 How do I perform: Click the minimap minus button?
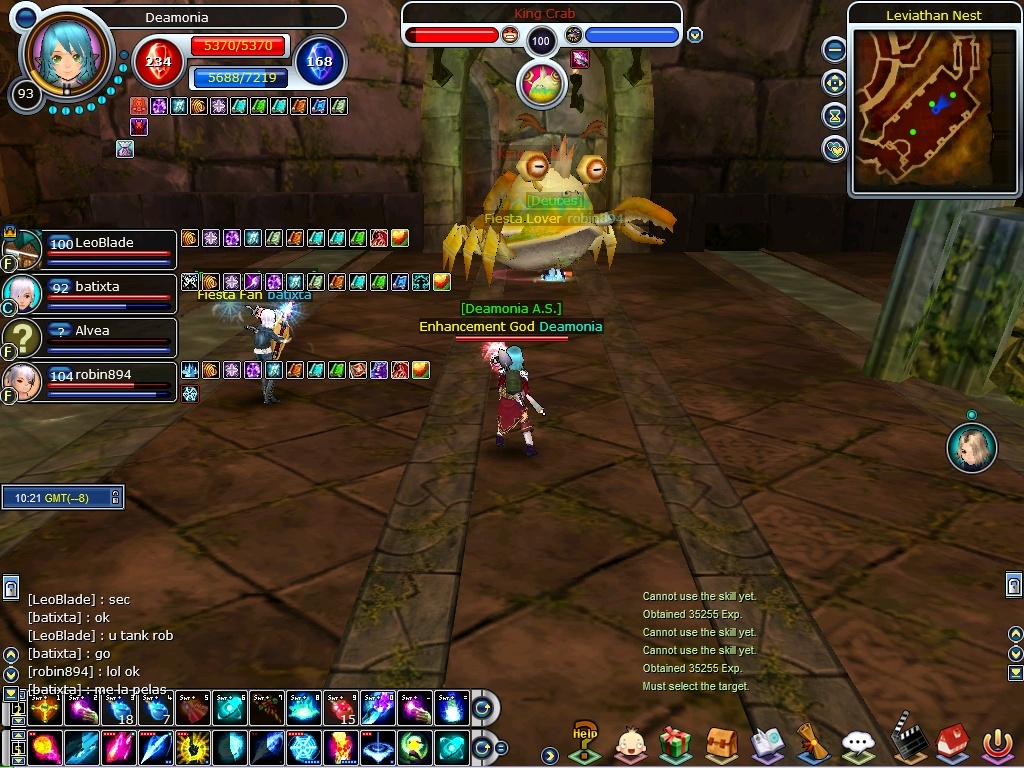(x=834, y=50)
